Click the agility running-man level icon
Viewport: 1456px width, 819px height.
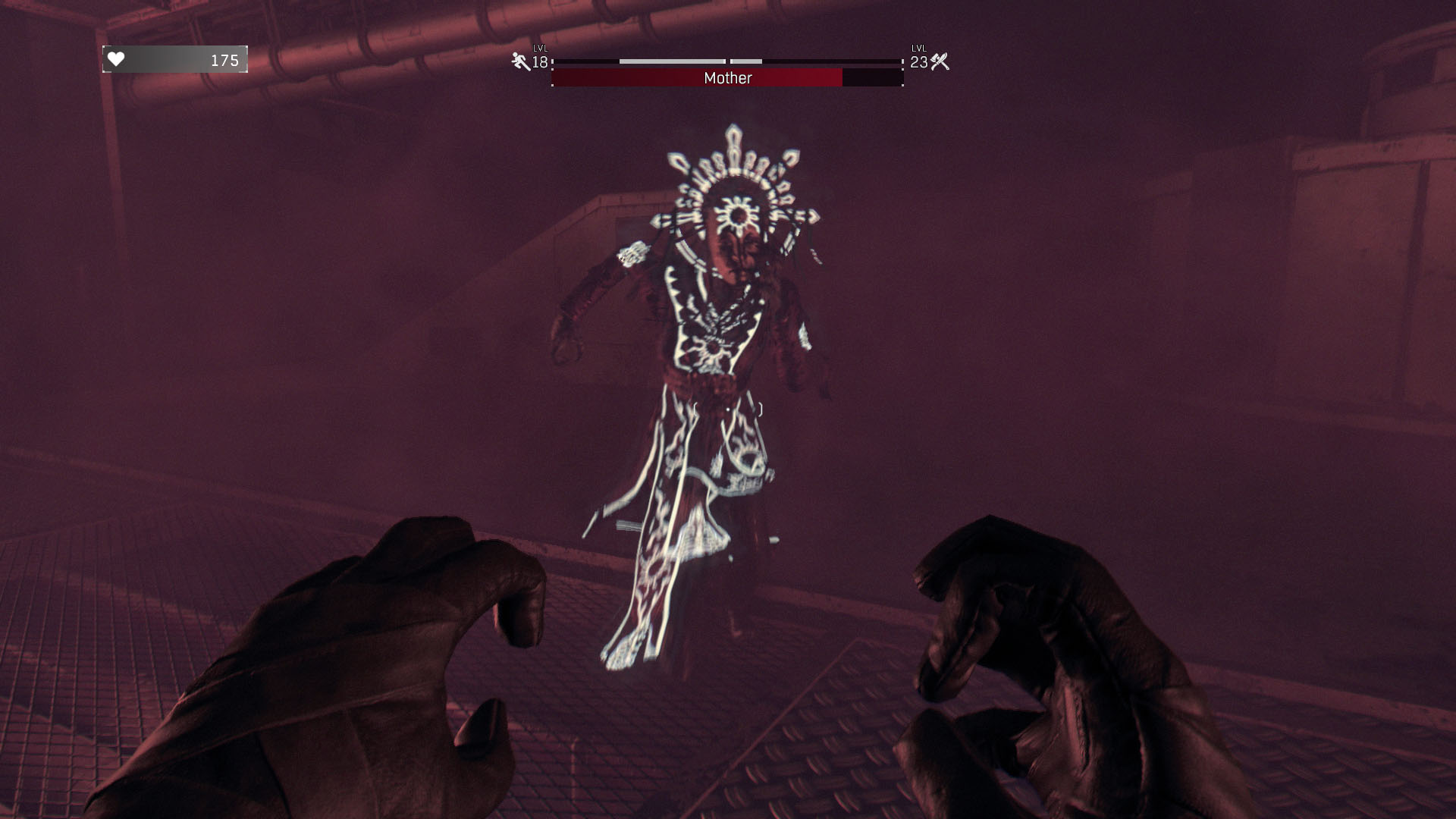point(521,62)
